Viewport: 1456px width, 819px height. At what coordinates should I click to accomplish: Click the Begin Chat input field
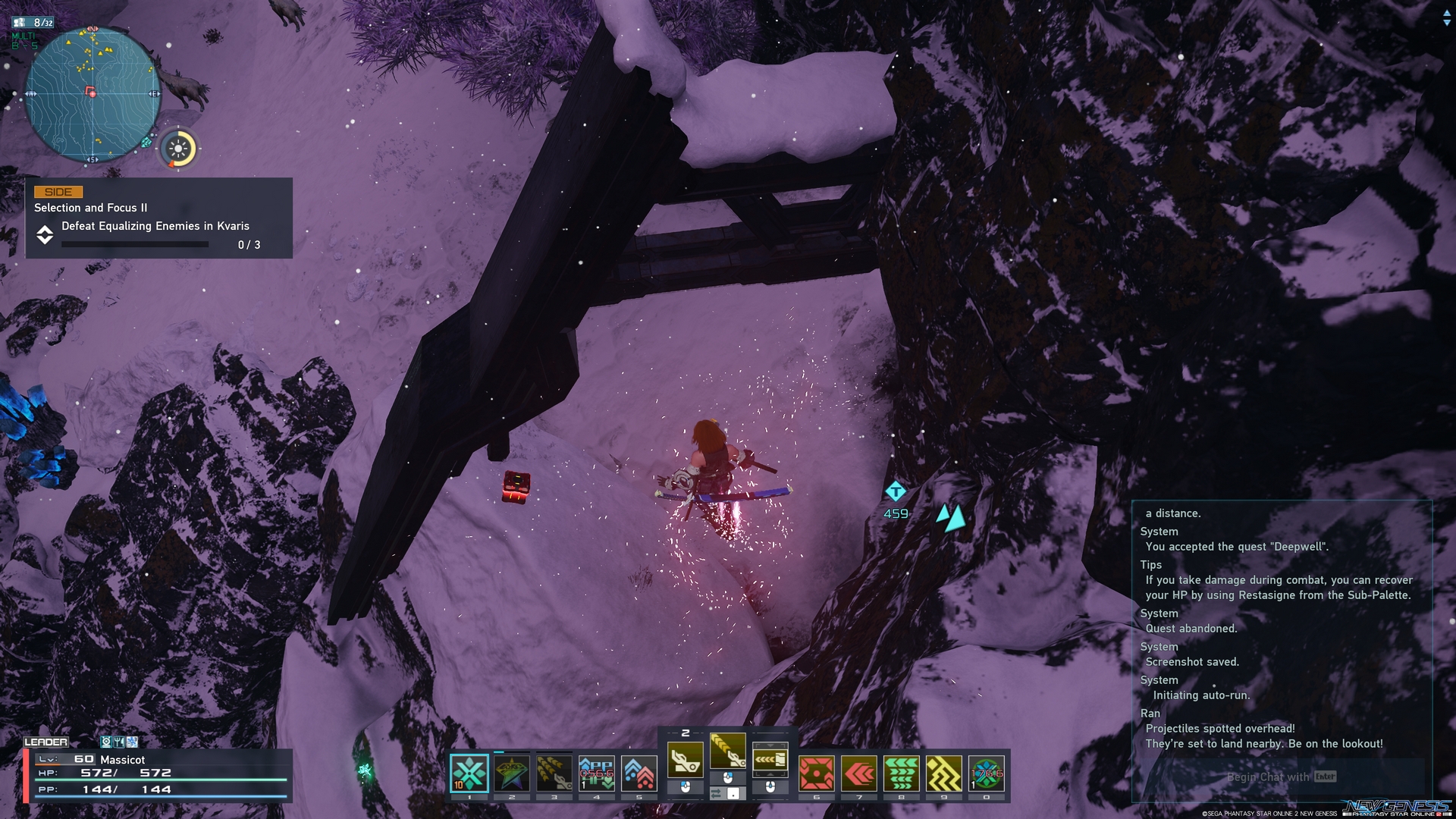point(1280,777)
